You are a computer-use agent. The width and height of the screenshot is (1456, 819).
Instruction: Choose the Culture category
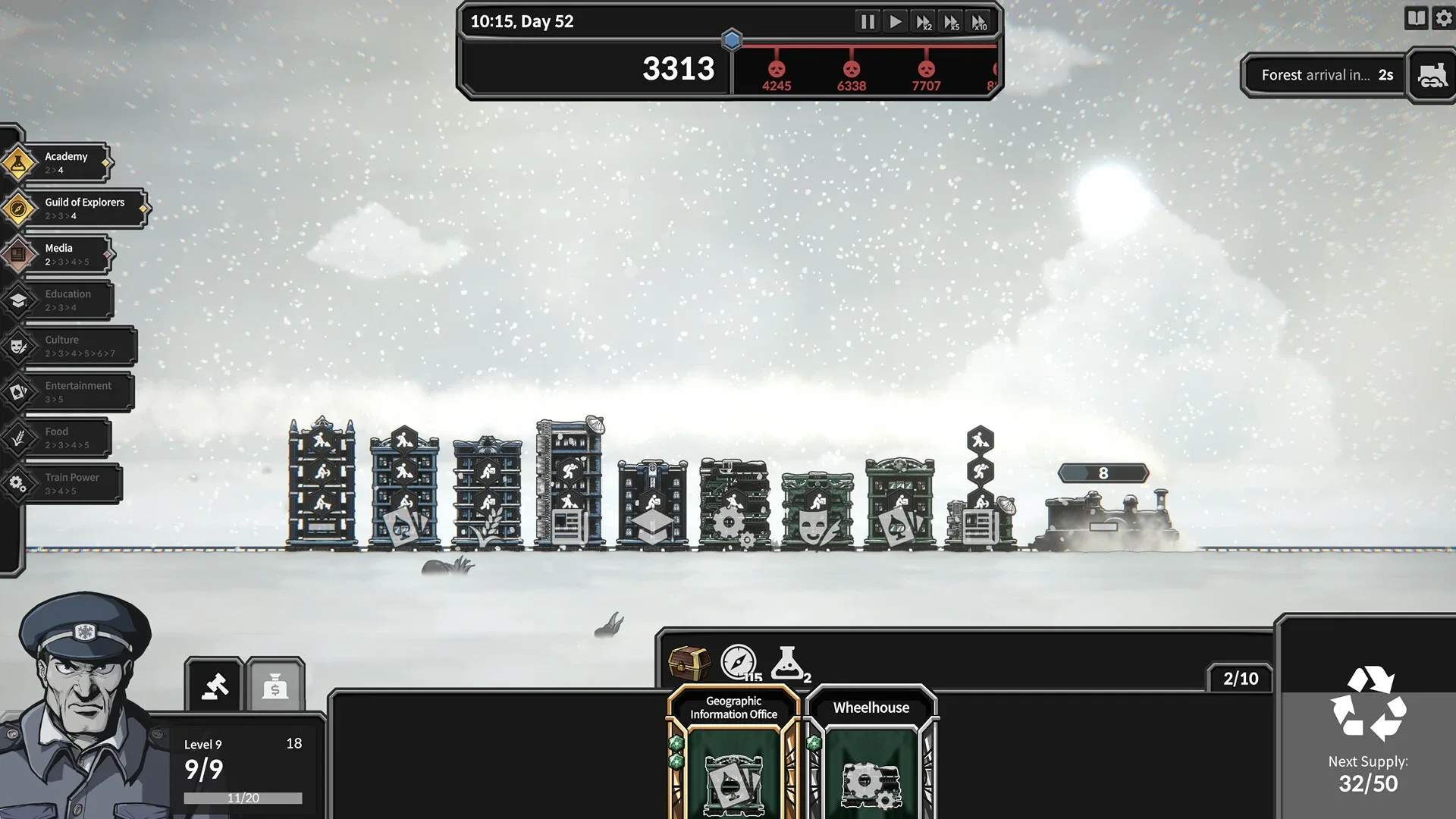click(x=77, y=346)
